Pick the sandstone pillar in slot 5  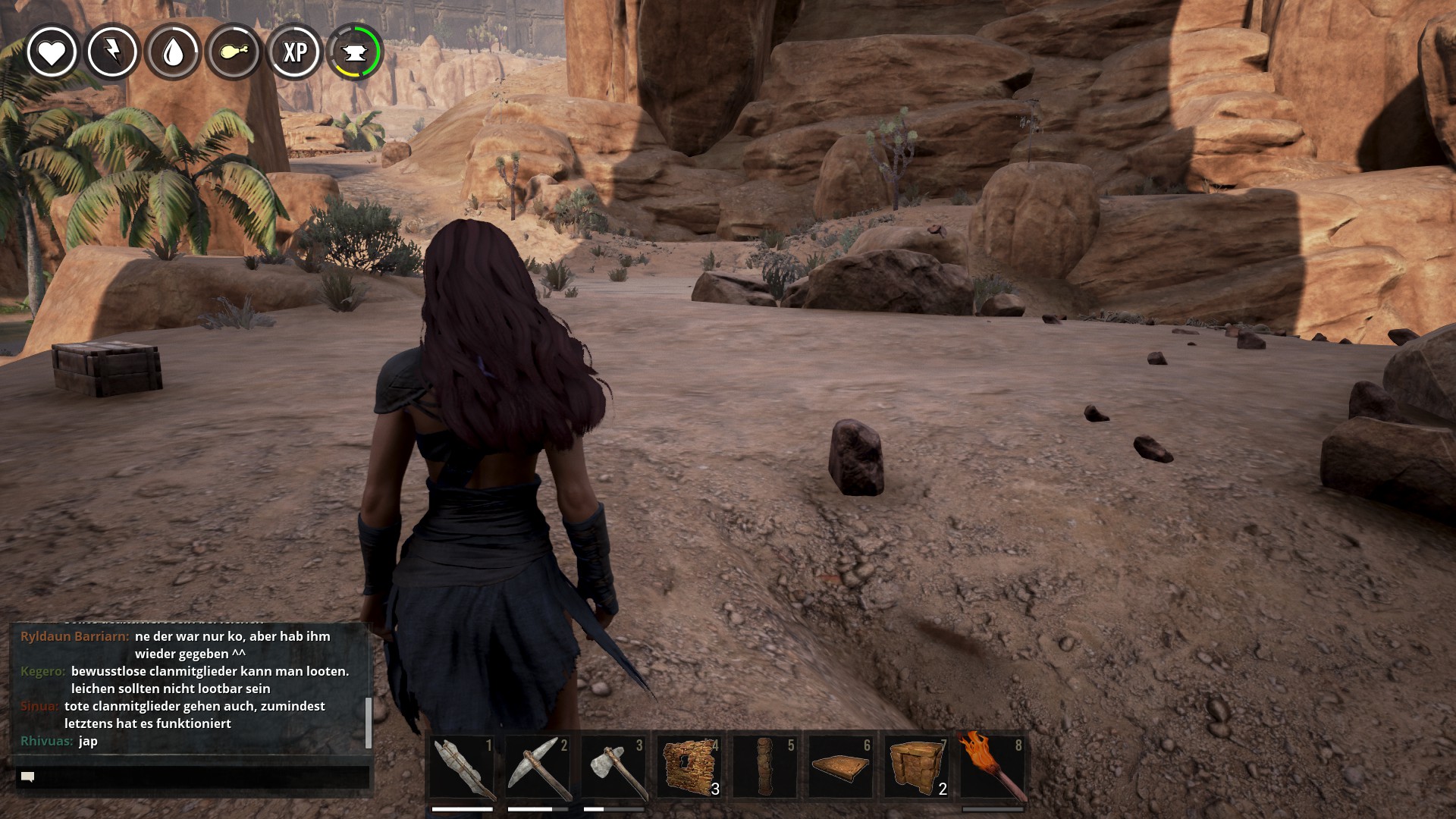(x=765, y=767)
